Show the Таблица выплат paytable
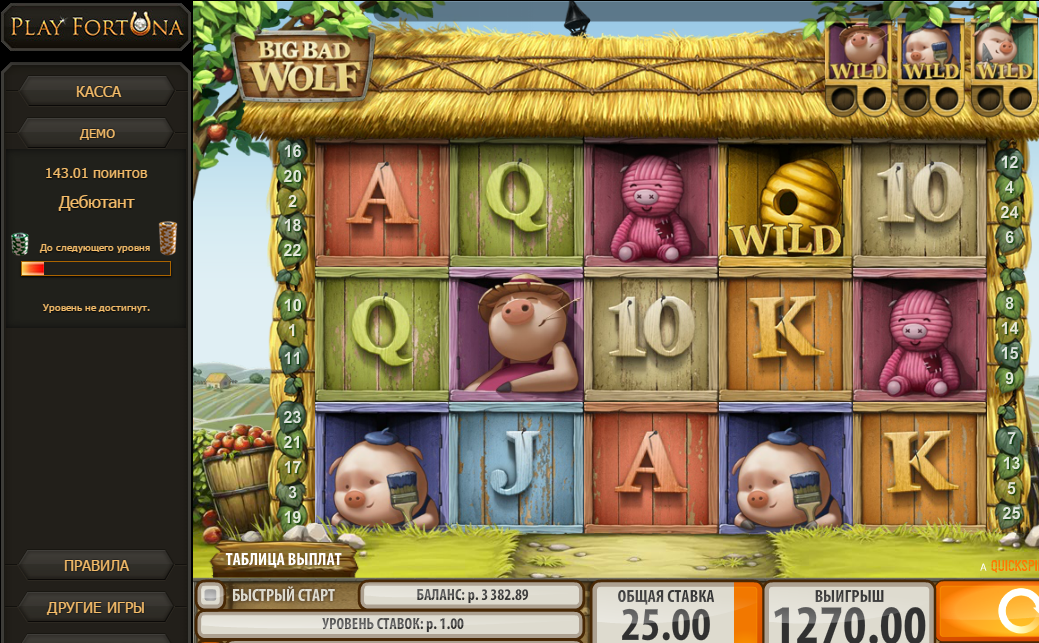 coord(283,560)
